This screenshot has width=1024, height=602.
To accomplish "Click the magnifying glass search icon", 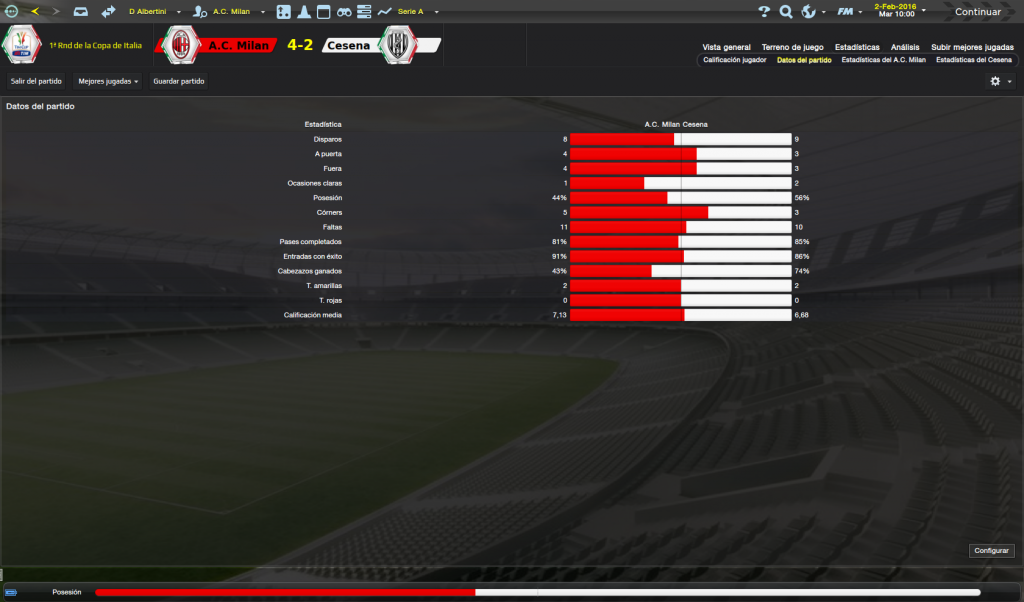I will (x=786, y=12).
